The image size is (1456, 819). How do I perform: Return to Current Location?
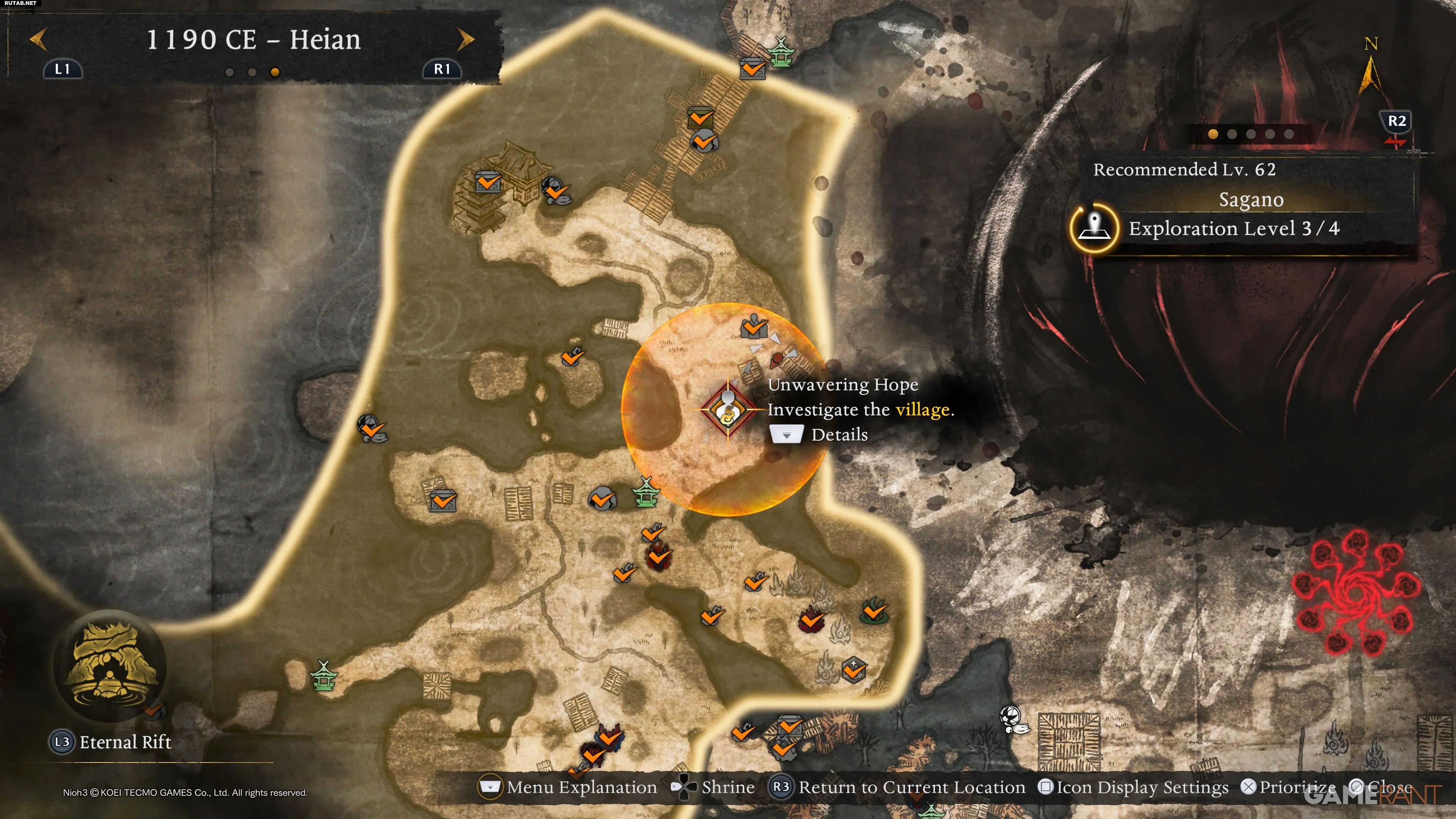pos(899,787)
